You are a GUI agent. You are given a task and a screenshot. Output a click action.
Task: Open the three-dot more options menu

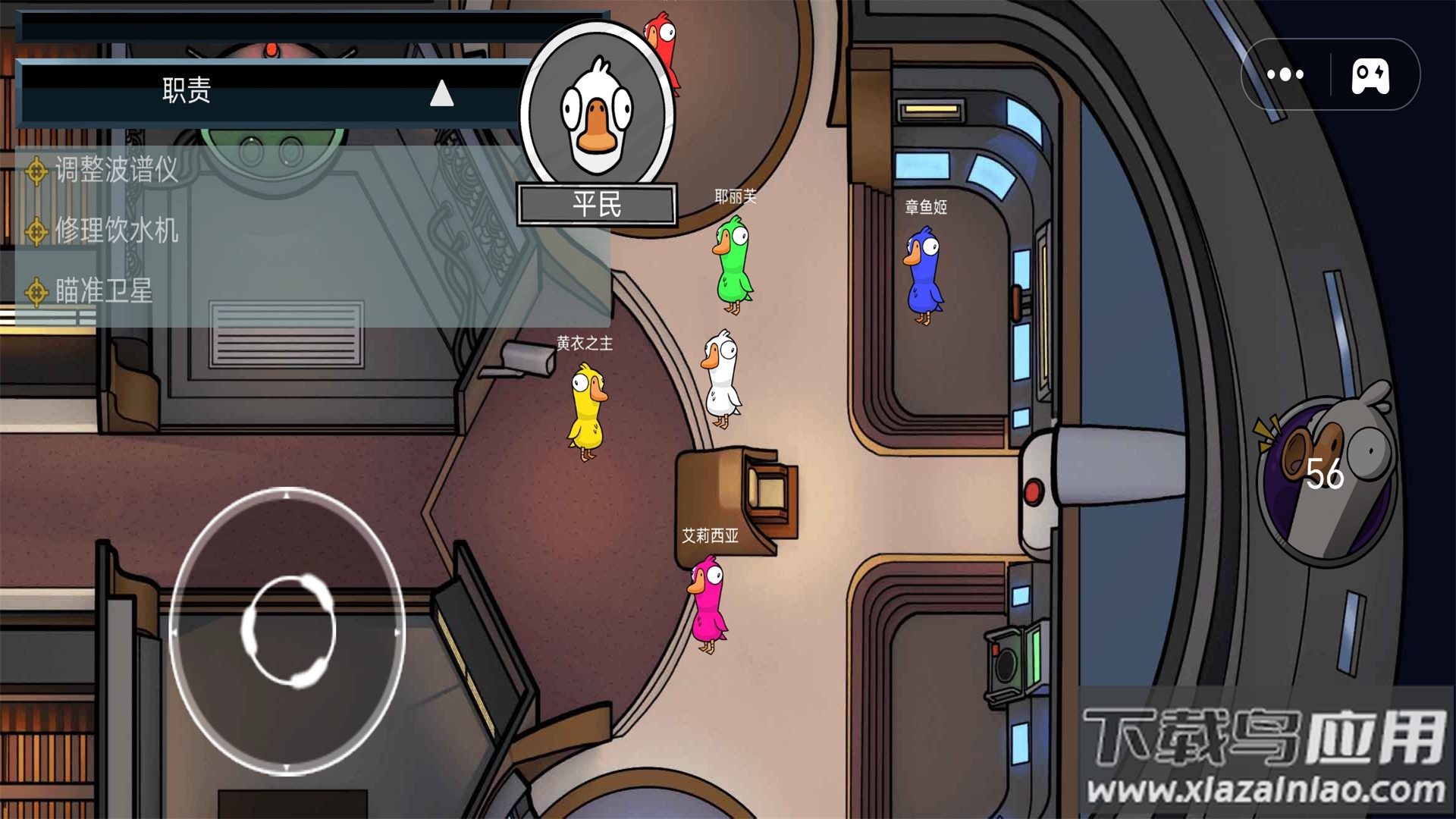[x=1285, y=74]
